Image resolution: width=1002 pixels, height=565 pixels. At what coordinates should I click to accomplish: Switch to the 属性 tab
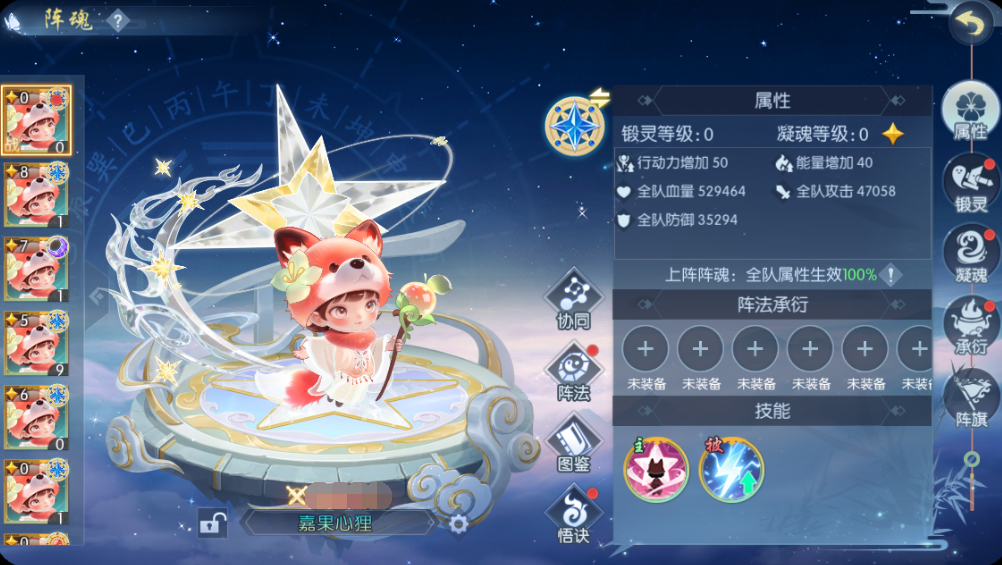[969, 111]
